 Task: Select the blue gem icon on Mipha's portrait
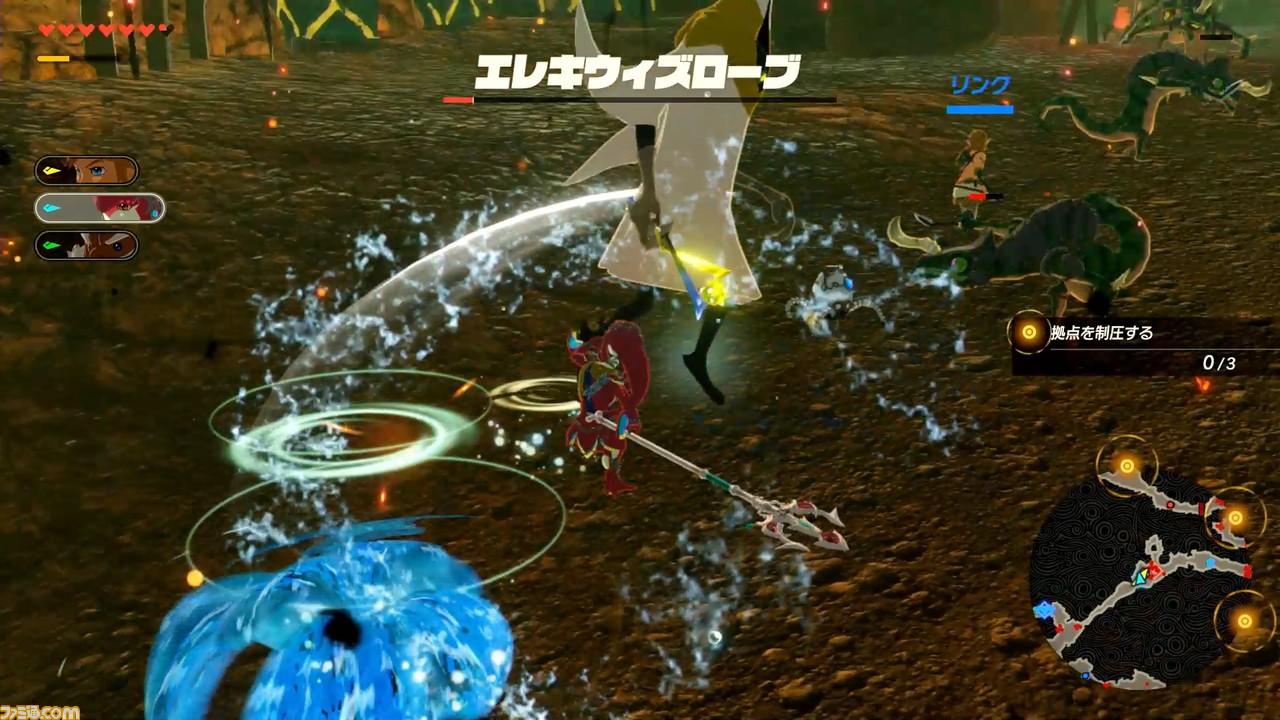[x=49, y=207]
